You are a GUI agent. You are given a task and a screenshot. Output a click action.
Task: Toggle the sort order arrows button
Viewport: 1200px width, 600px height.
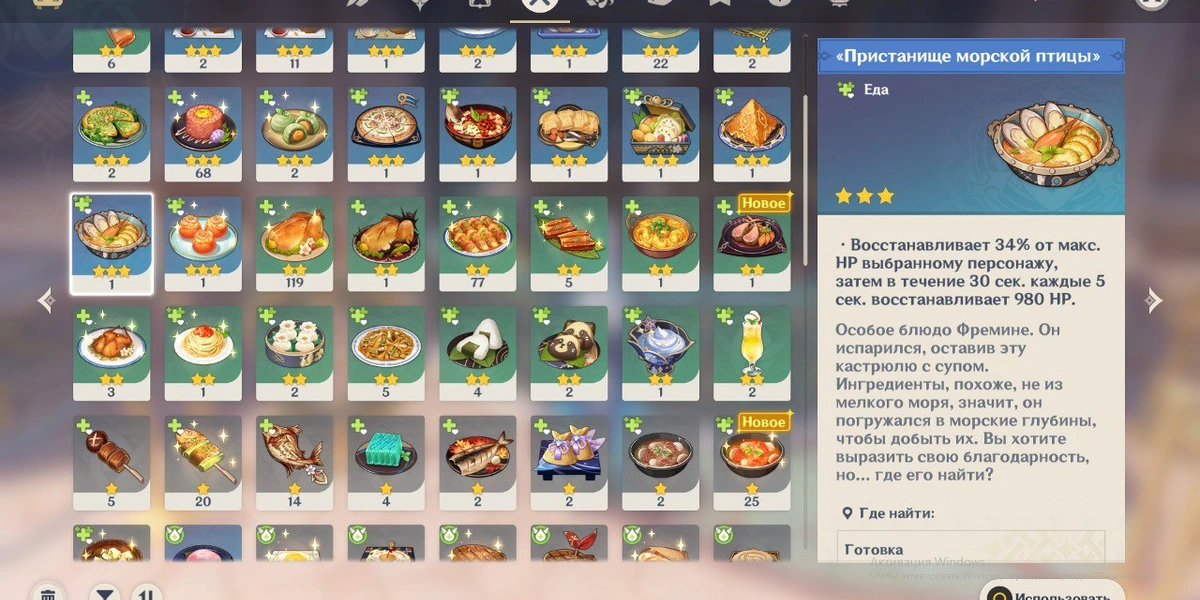click(146, 594)
